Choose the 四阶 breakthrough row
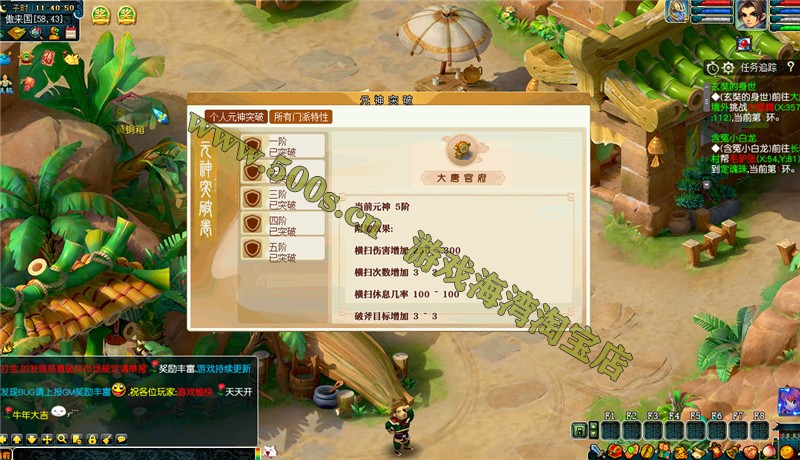Screen dimensions: 800x460 [284, 224]
